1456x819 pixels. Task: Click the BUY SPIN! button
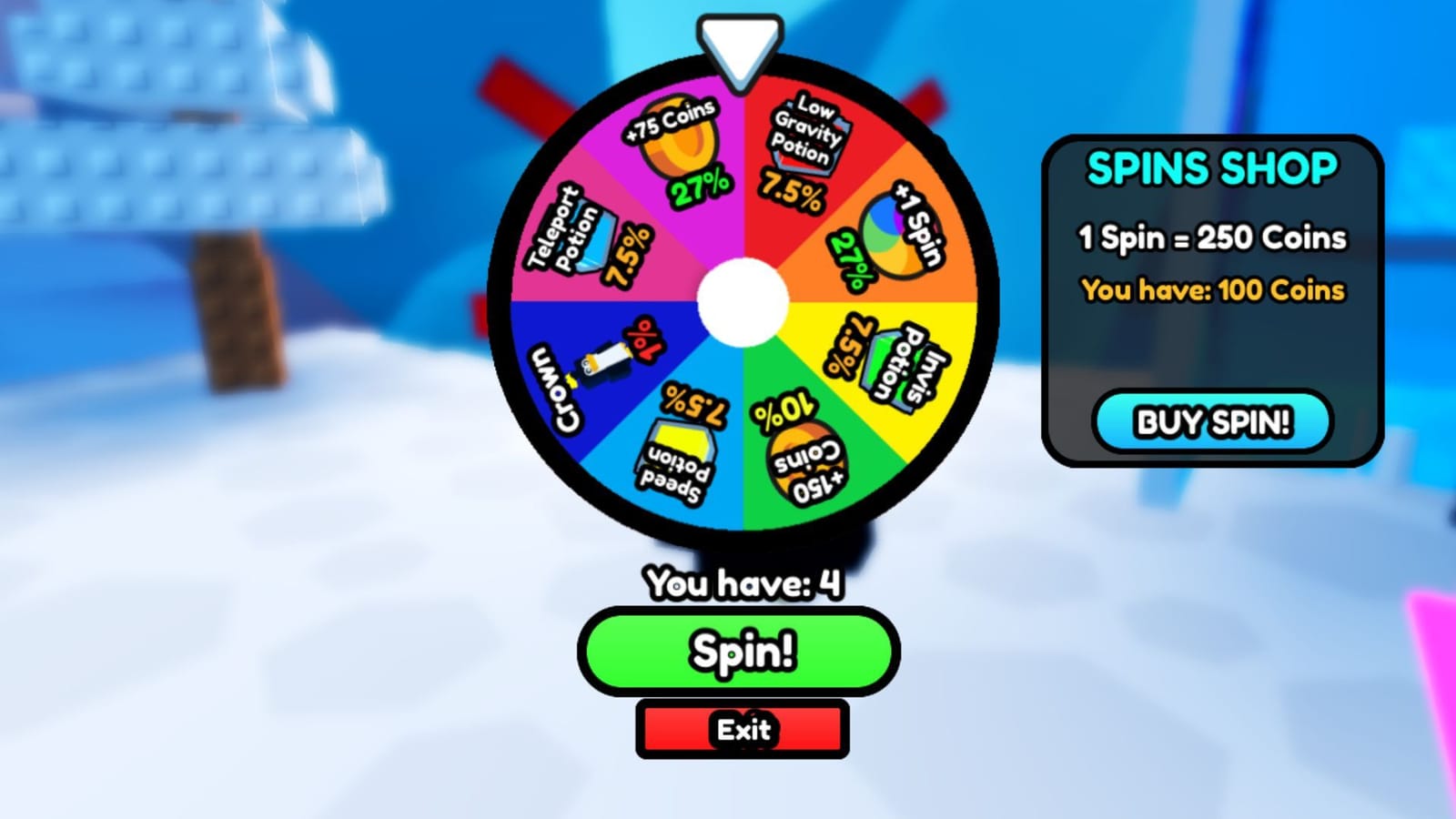tap(1213, 421)
